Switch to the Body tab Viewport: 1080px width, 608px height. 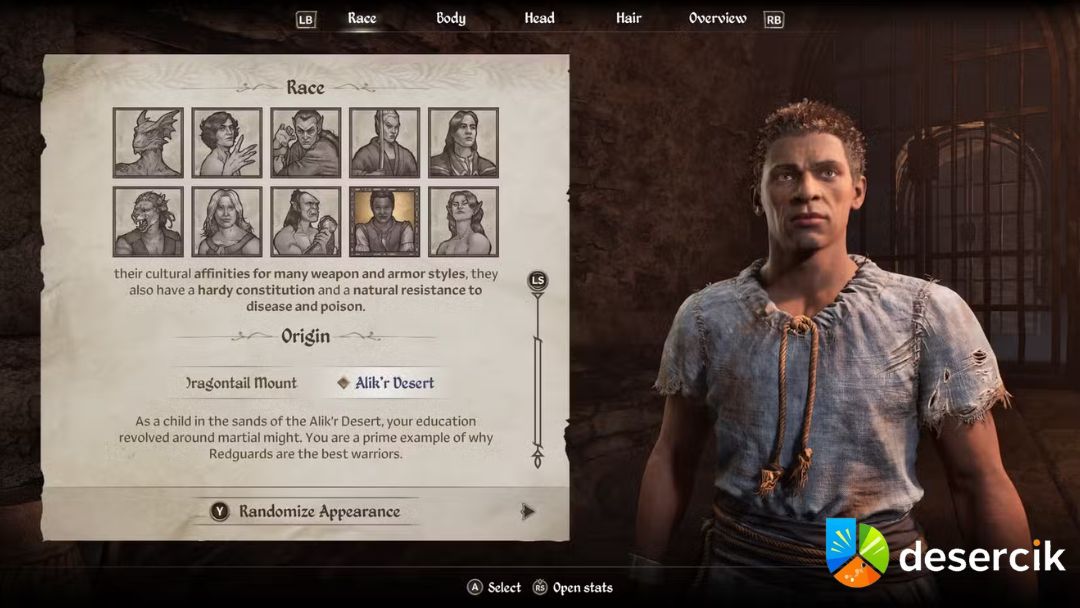[x=450, y=18]
